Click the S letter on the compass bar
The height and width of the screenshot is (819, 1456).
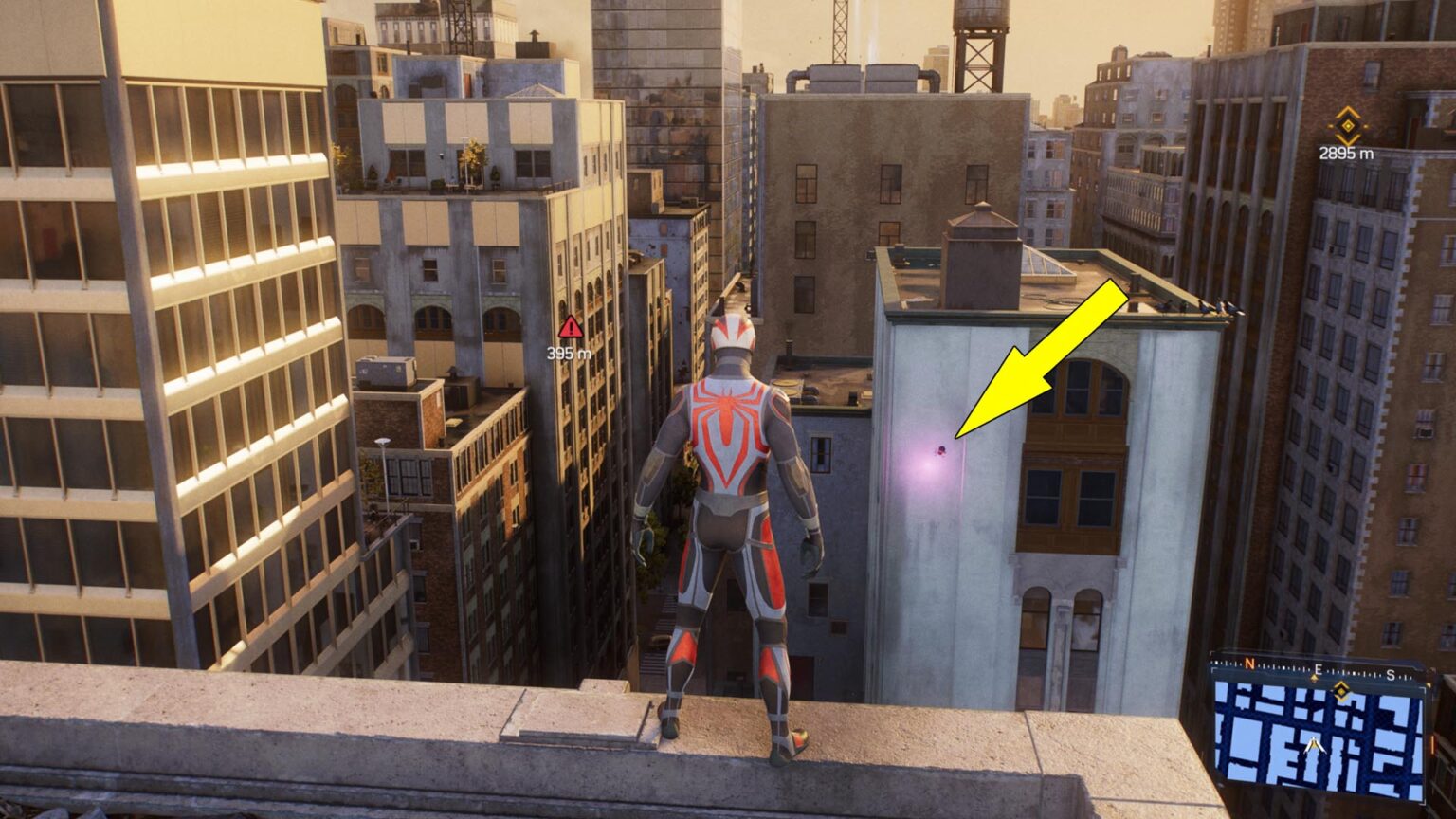click(x=1392, y=675)
